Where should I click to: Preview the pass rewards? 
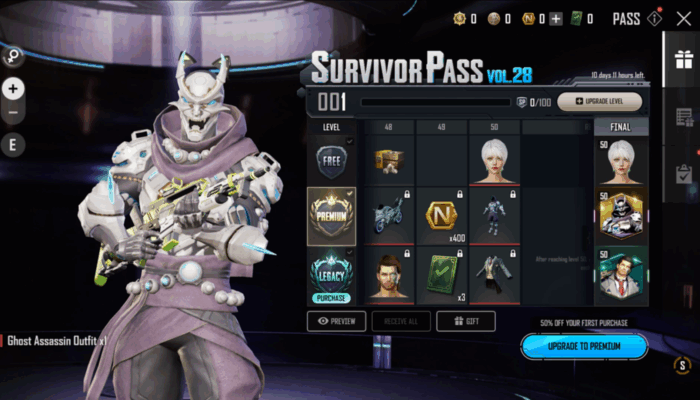click(x=335, y=321)
